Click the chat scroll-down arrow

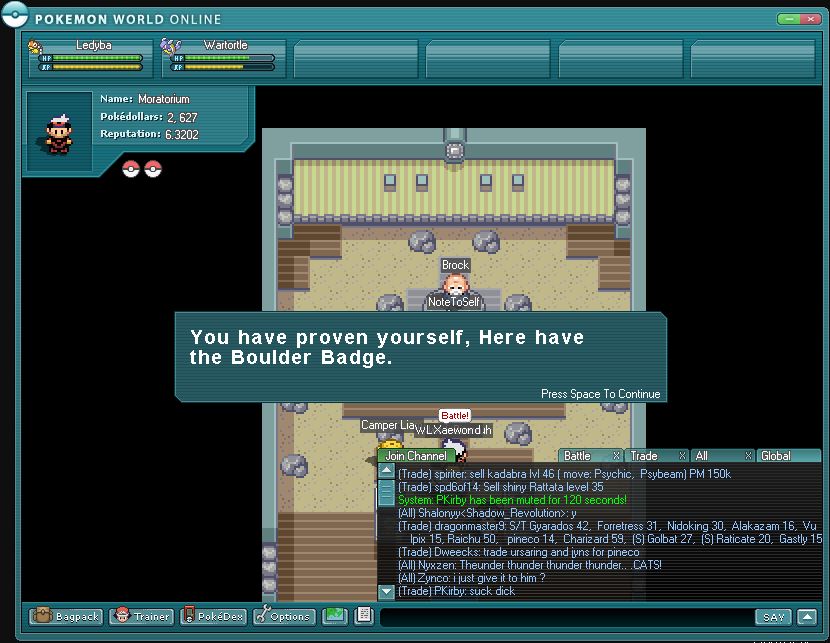(386, 592)
